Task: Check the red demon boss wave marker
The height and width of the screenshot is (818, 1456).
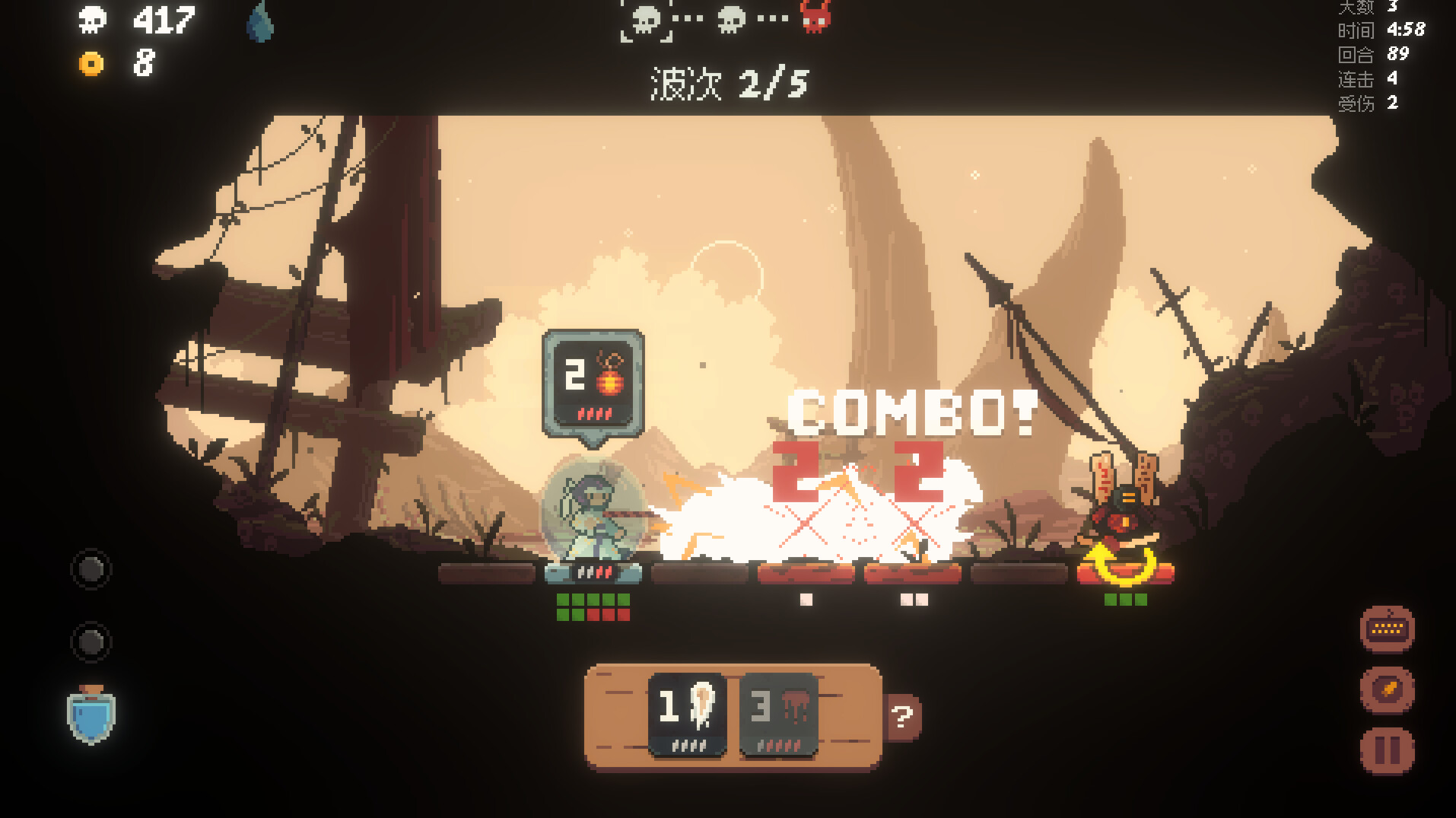Action: 815,17
